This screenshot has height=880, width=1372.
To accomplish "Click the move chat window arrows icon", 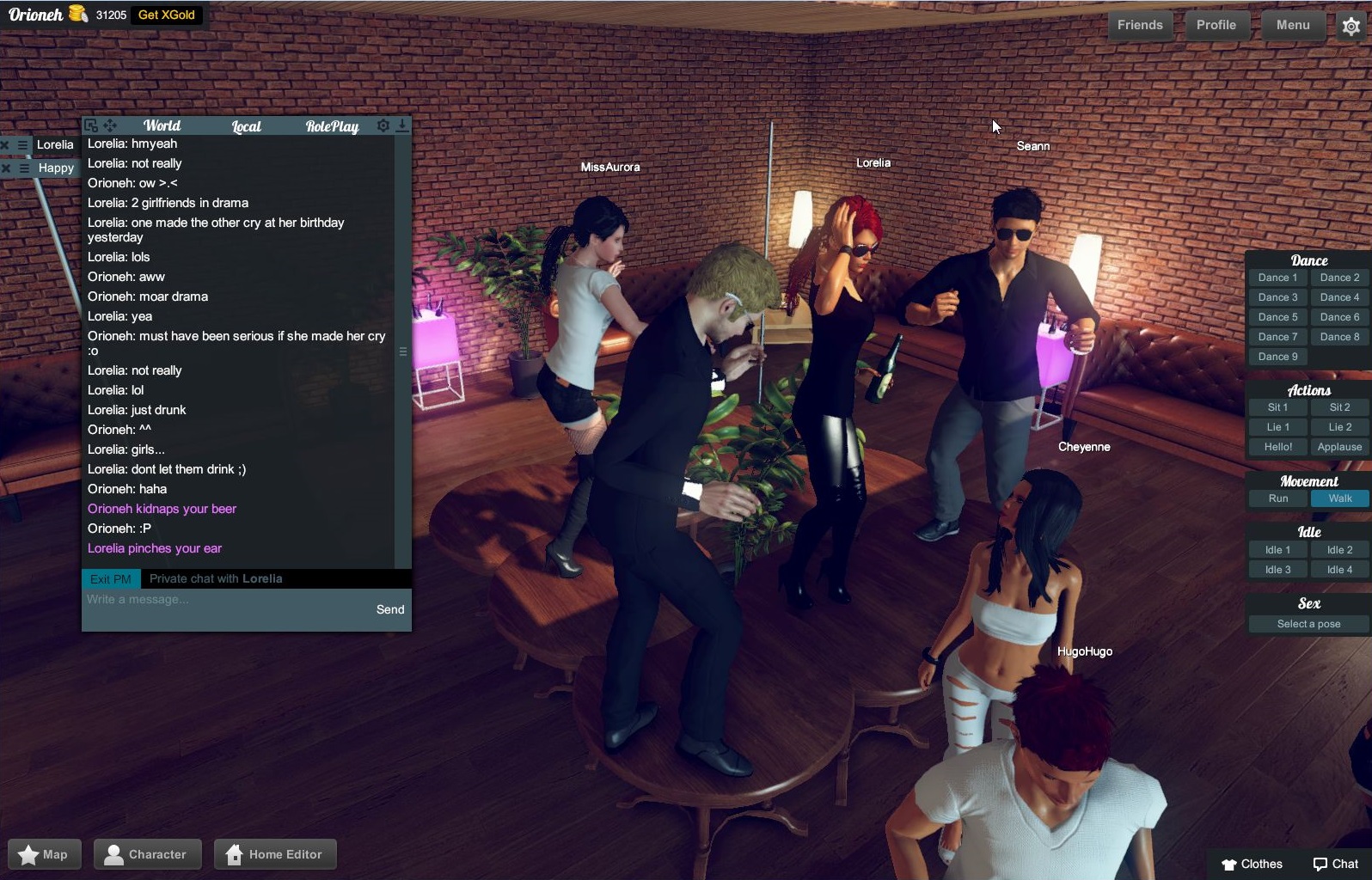I will (x=111, y=125).
